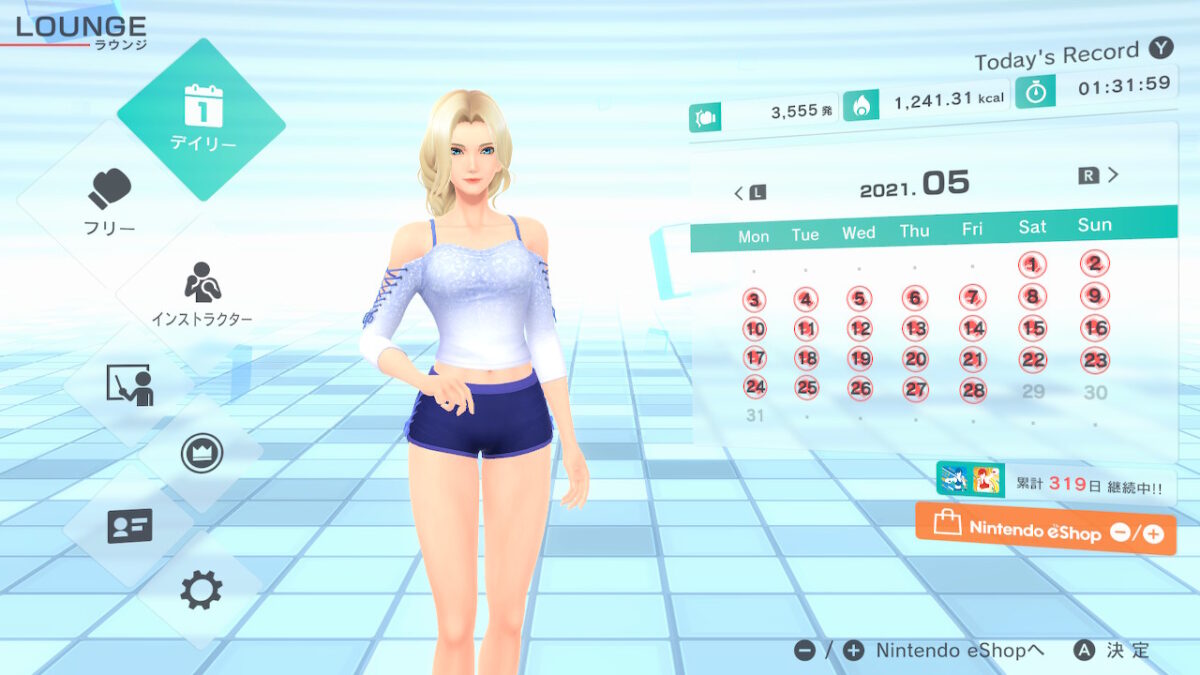The image size is (1200, 675).
Task: Open the tutorial whiteboard teacher icon
Action: click(x=130, y=385)
